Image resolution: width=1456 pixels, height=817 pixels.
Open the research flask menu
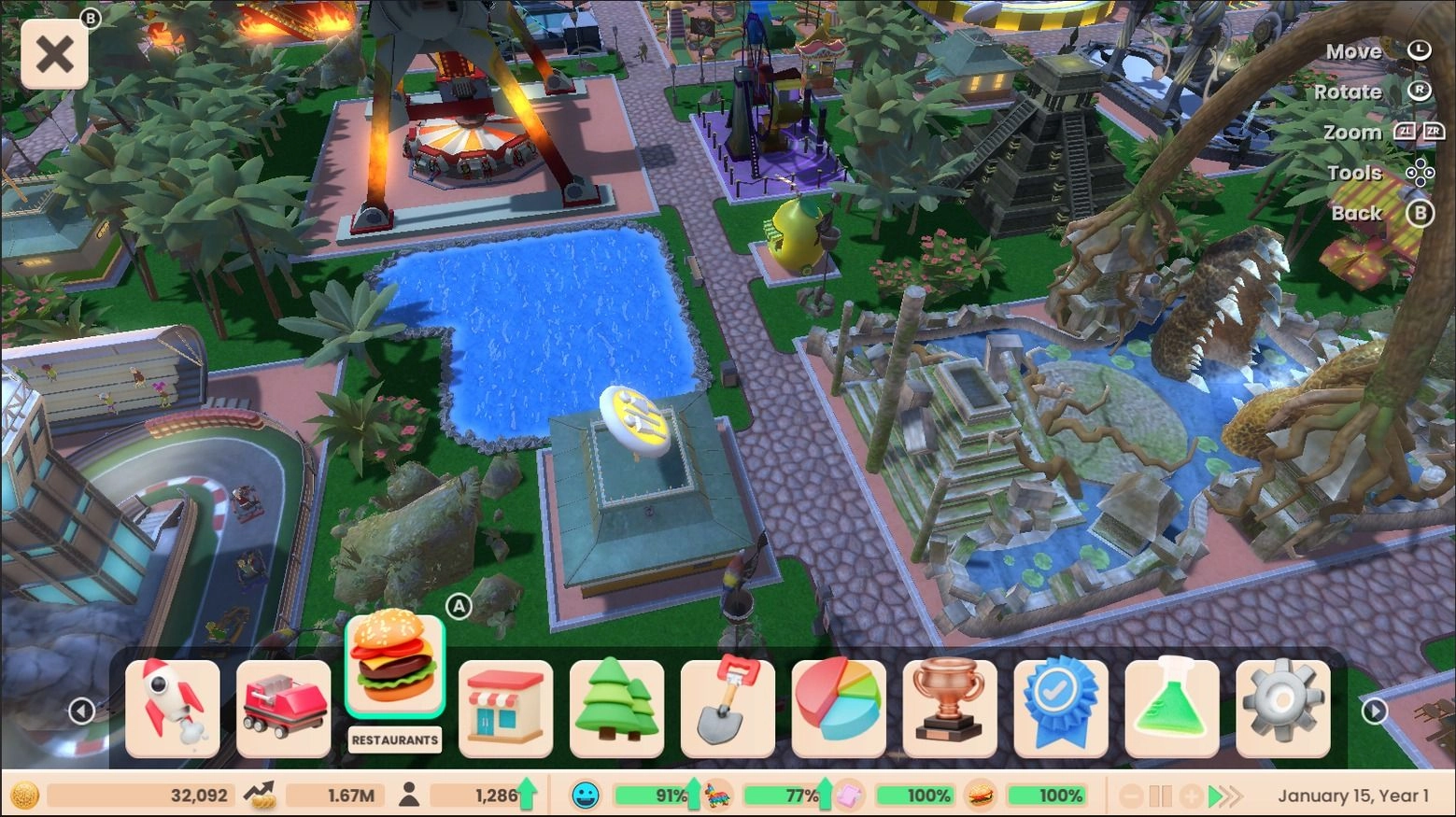(x=1172, y=707)
